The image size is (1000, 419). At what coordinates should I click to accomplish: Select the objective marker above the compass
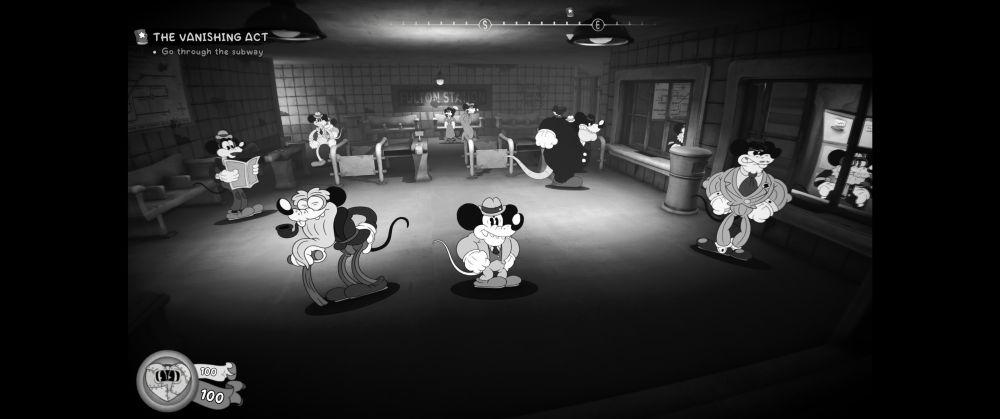coord(569,12)
